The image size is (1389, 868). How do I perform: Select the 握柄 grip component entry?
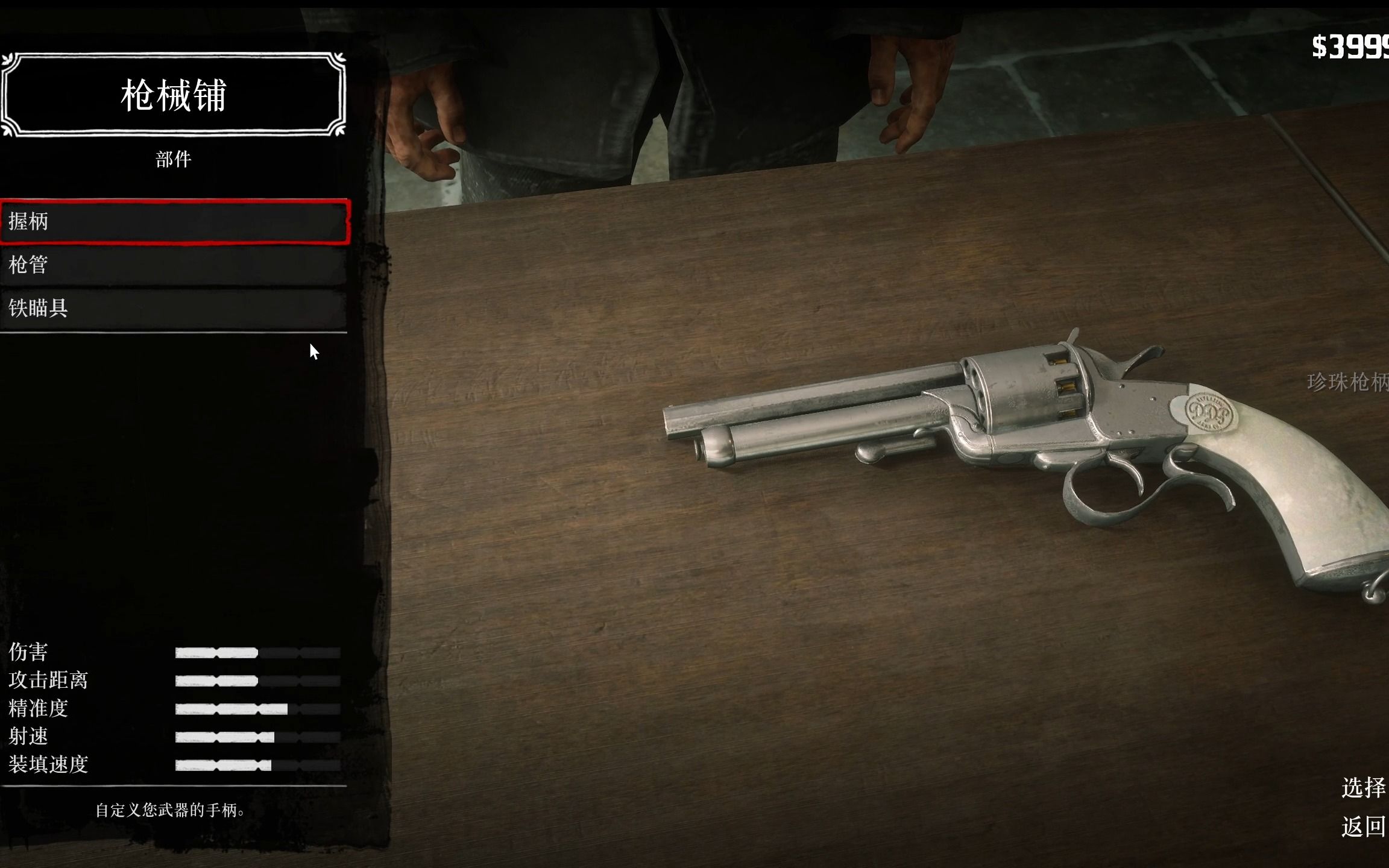(x=174, y=222)
